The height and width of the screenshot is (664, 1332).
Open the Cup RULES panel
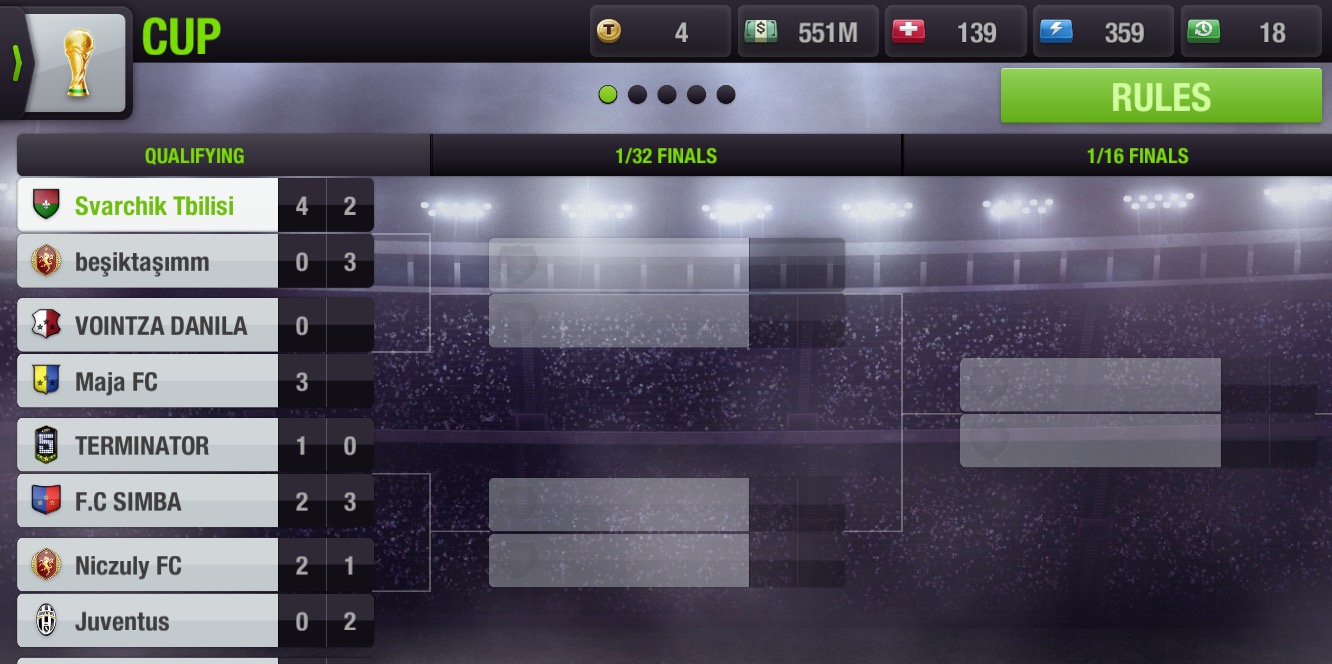[1161, 96]
